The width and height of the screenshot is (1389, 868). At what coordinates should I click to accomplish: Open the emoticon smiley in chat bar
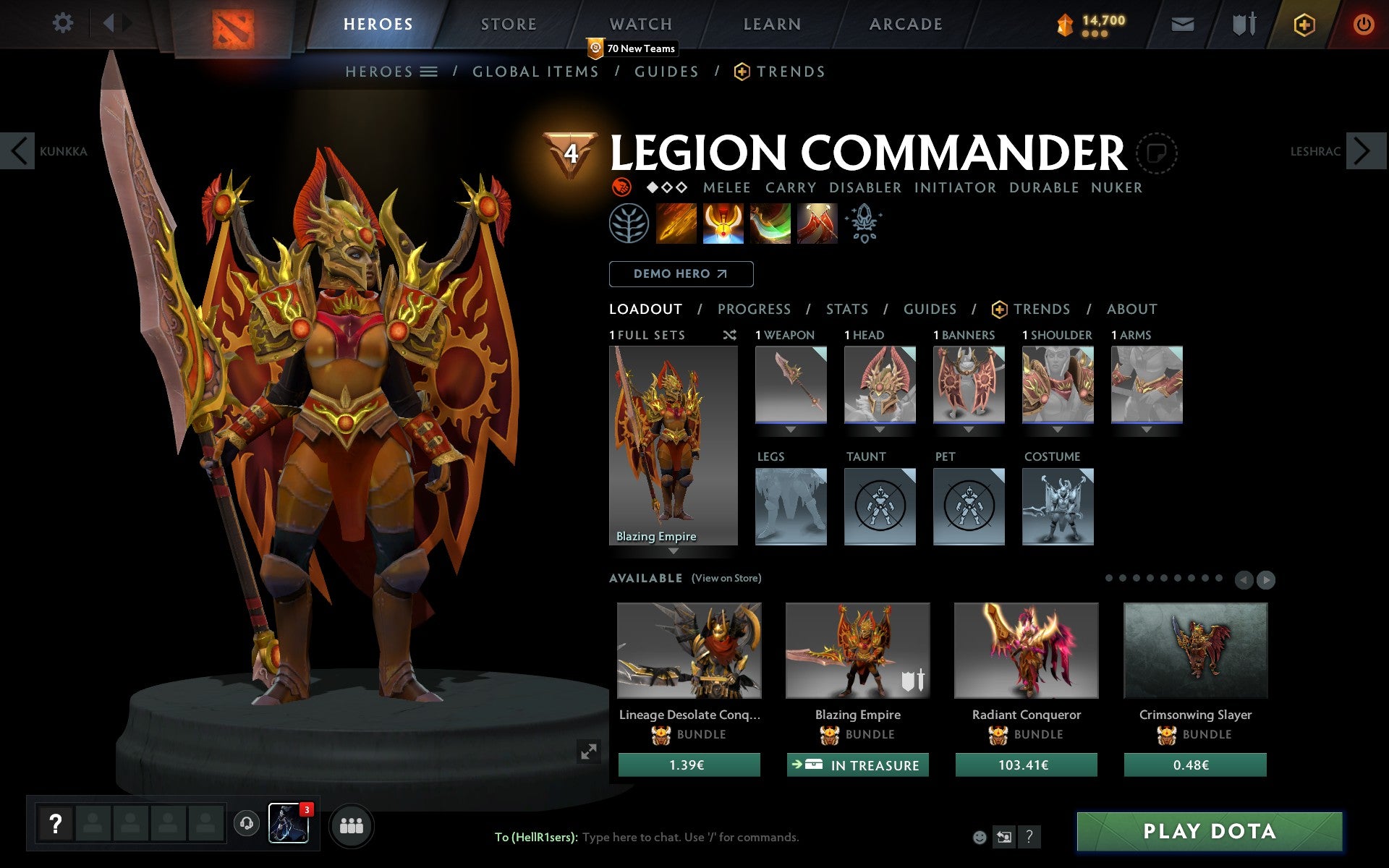point(979,836)
